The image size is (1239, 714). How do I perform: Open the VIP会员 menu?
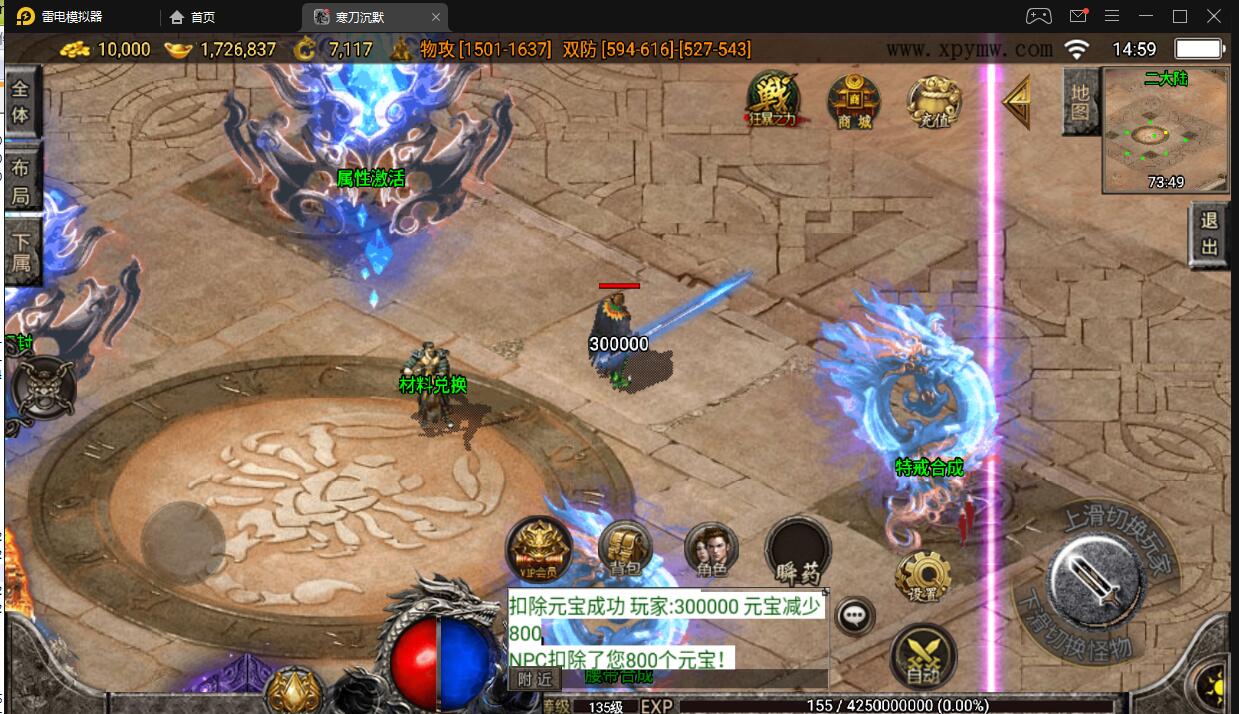[538, 550]
